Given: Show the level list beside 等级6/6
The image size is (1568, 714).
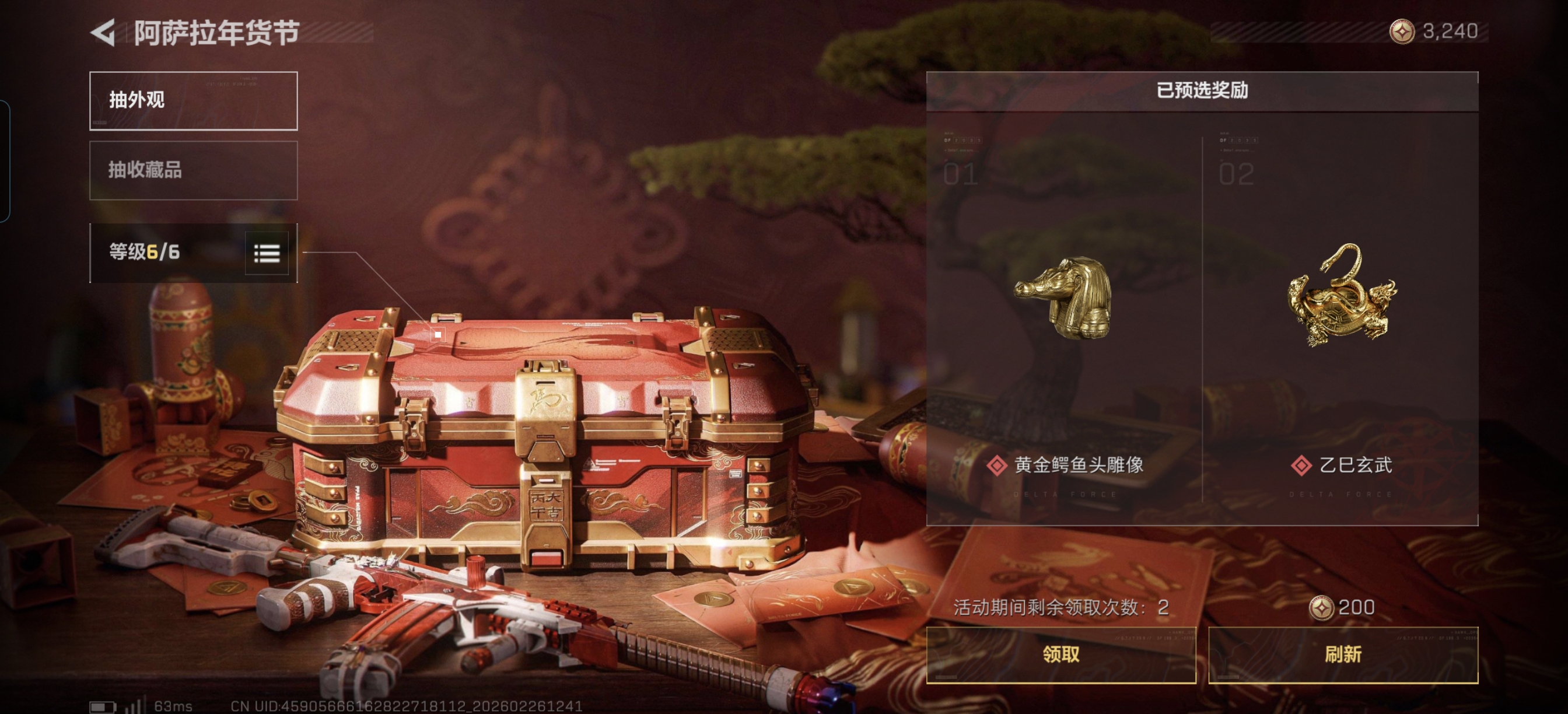Looking at the screenshot, I should click(x=267, y=253).
